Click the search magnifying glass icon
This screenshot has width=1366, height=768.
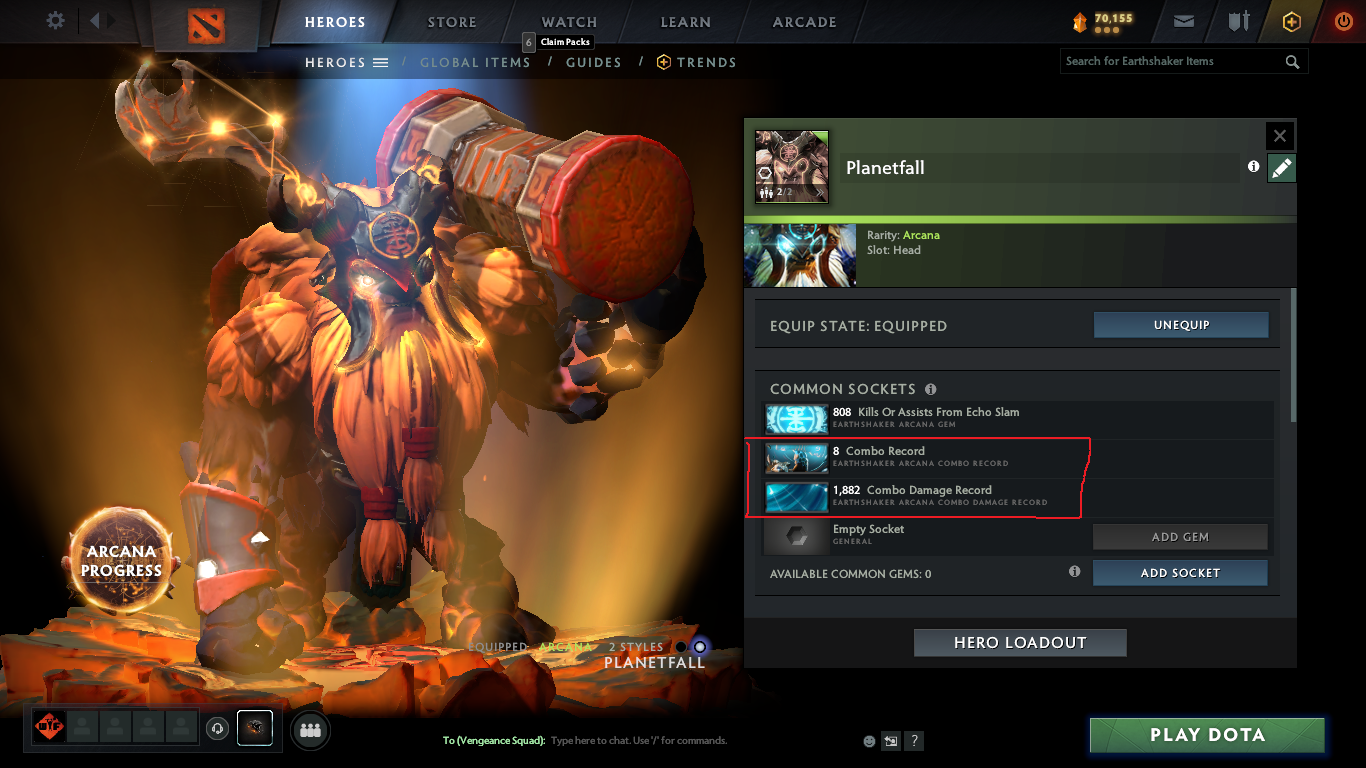[1292, 61]
